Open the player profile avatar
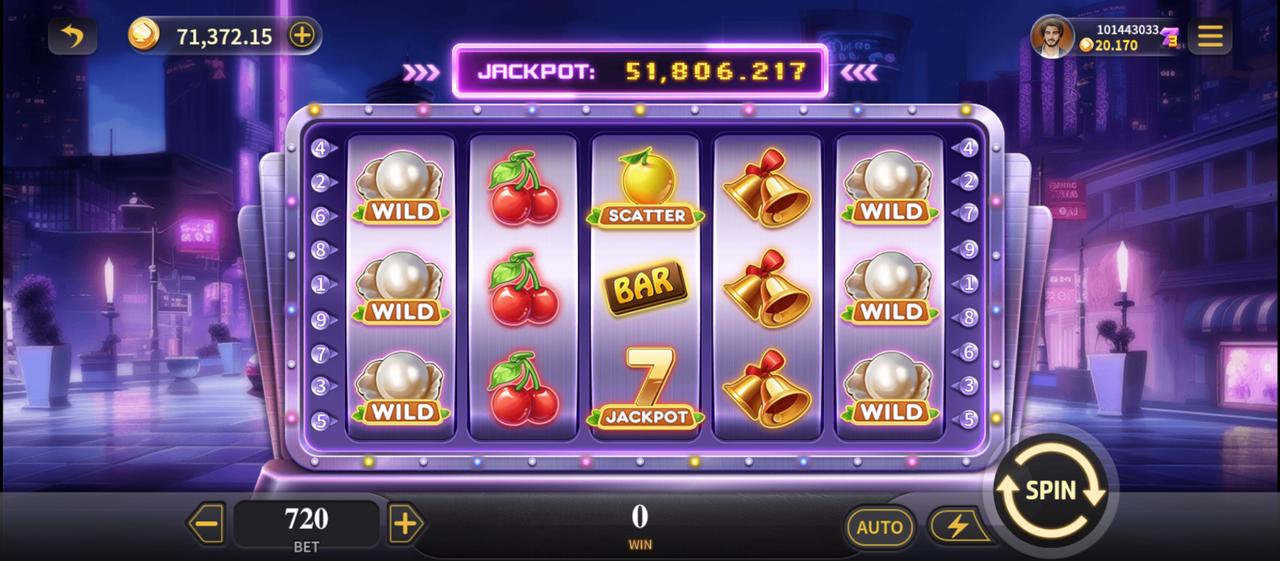Screen dimensions: 1280x561 click(1053, 37)
